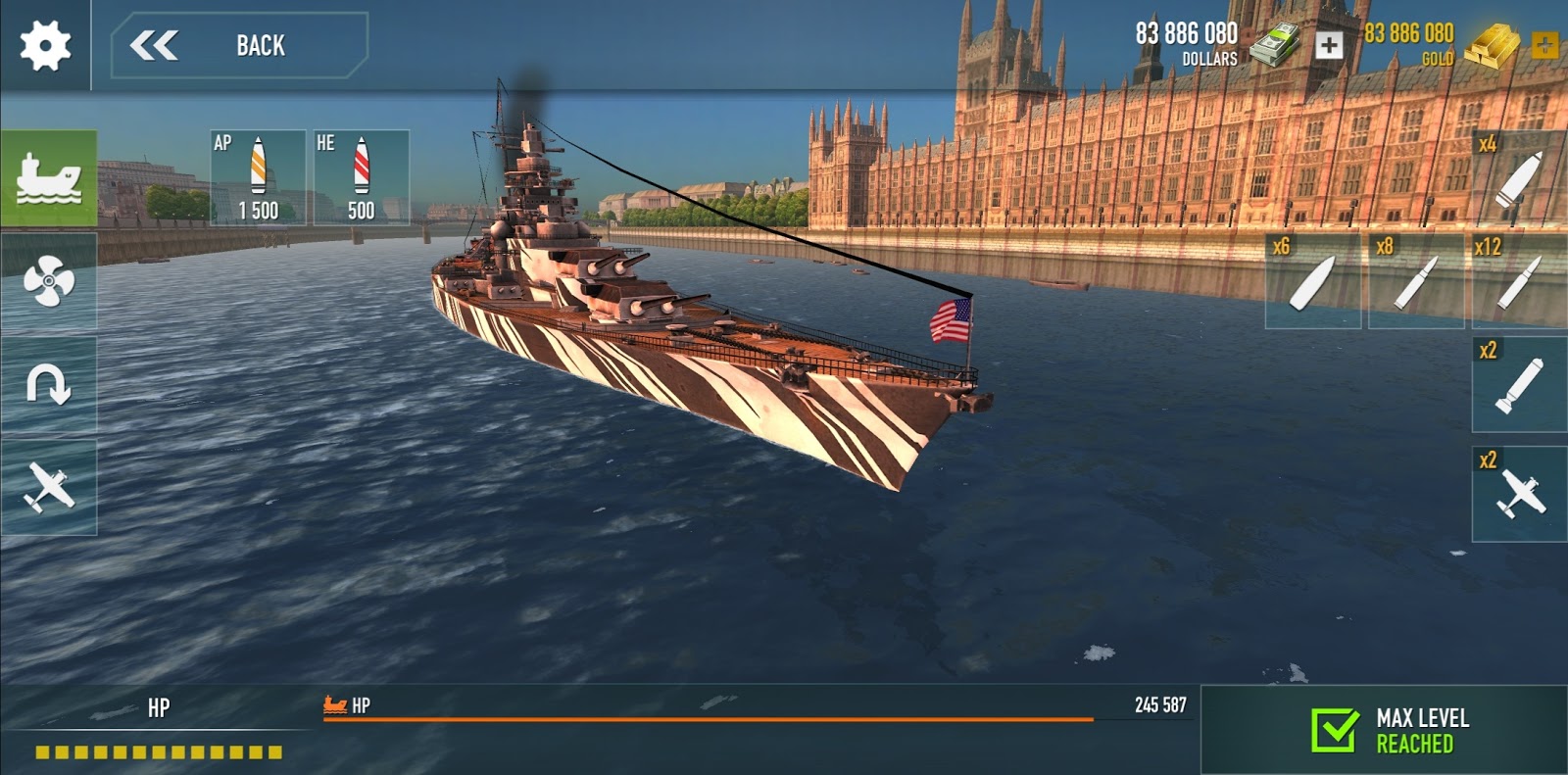Select the rudder upgrade icon
Image resolution: width=1568 pixels, height=775 pixels.
[49, 382]
